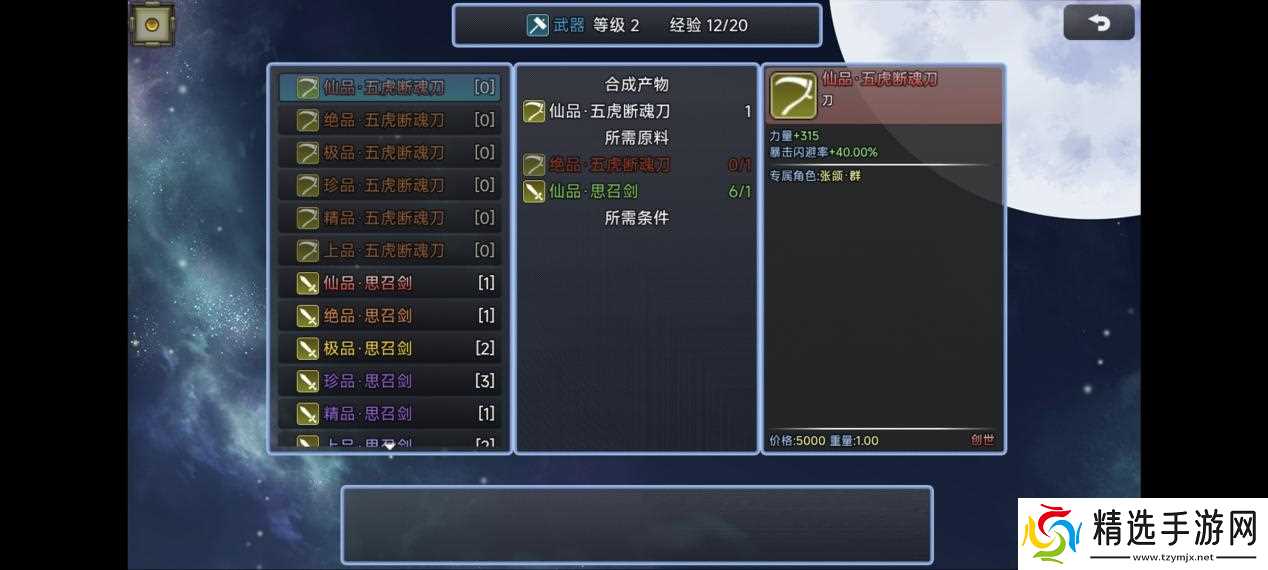Screen dimensions: 1268x570
Task: Pick the 上品·五虎断魂刀 recipe entry
Action: [x=390, y=250]
